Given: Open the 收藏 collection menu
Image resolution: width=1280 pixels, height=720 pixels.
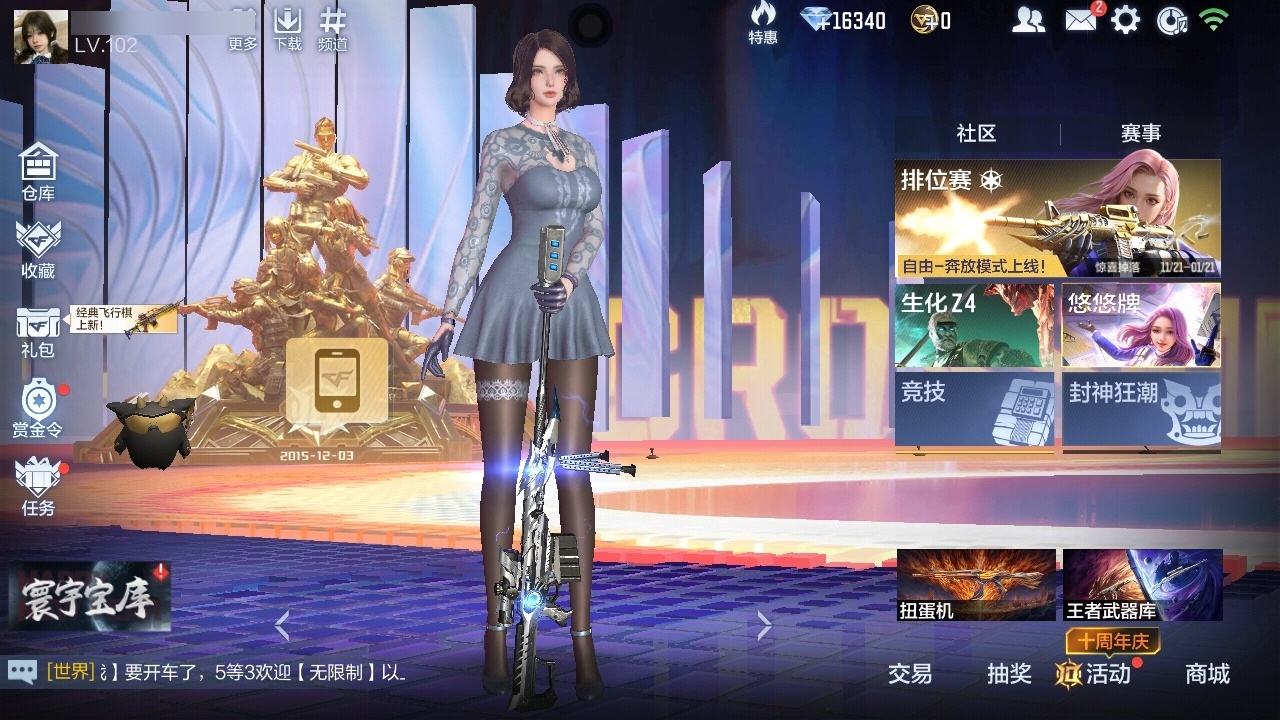Looking at the screenshot, I should 38,248.
